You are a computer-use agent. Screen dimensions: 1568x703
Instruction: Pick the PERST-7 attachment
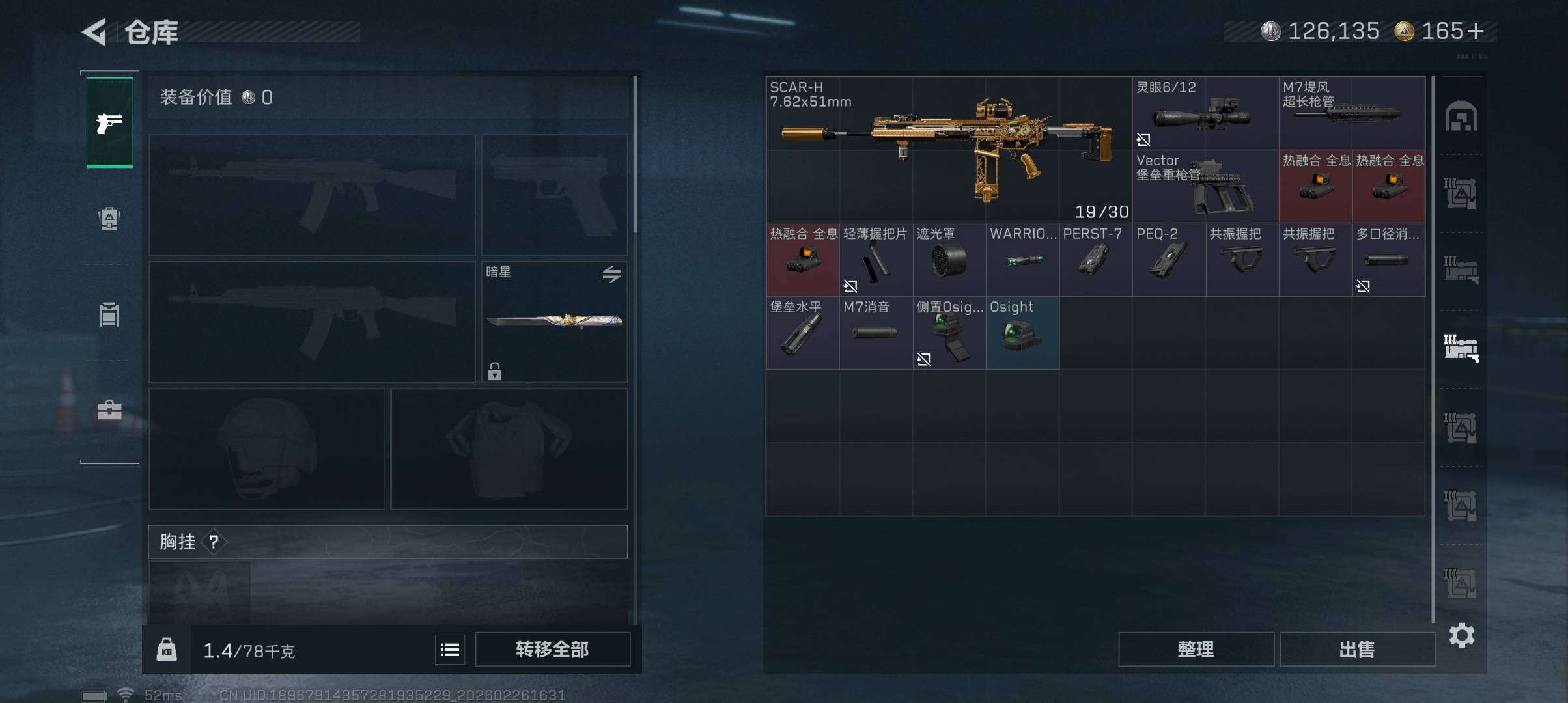tap(1095, 260)
